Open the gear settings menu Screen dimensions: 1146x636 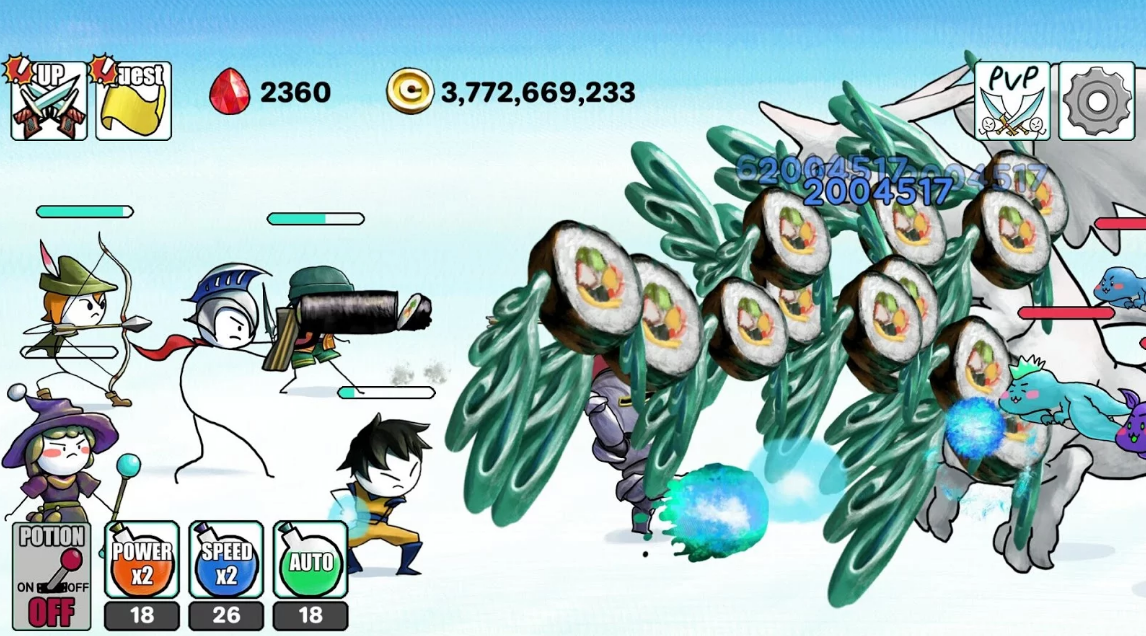click(x=1096, y=101)
